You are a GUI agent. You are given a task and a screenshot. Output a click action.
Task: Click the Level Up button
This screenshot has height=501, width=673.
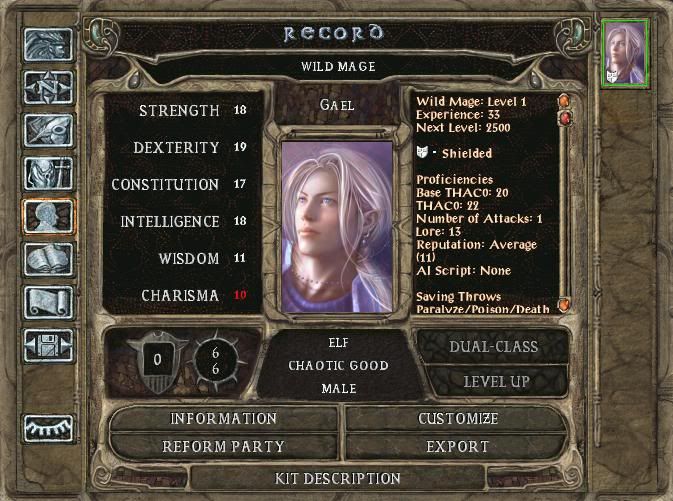point(494,381)
